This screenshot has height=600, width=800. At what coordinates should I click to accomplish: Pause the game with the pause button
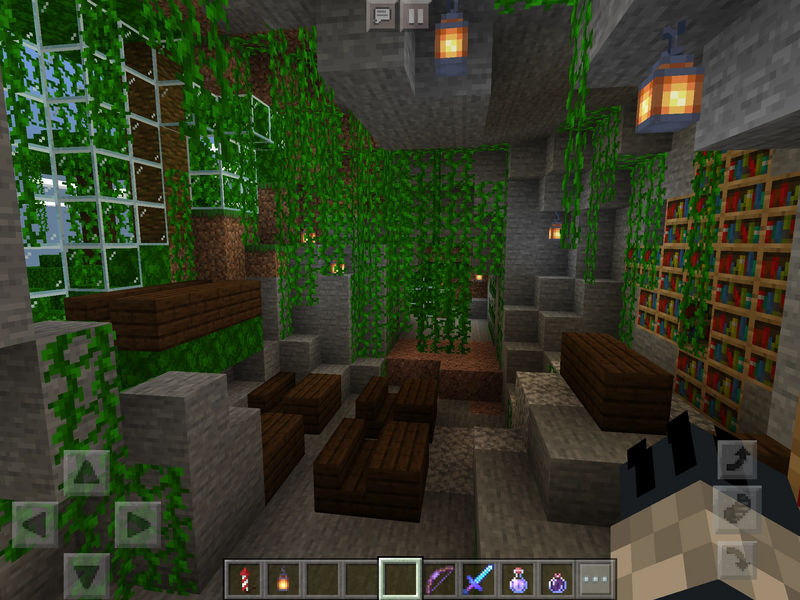tap(414, 15)
